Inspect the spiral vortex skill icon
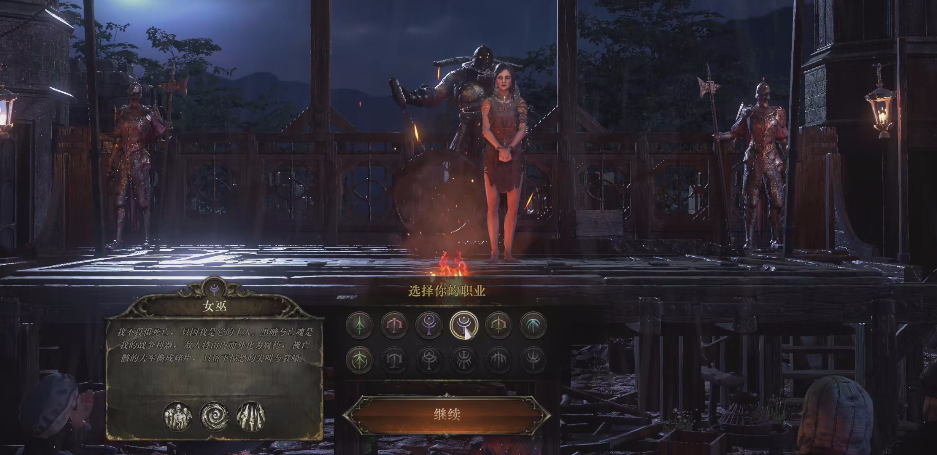937x455 pixels. 215,416
